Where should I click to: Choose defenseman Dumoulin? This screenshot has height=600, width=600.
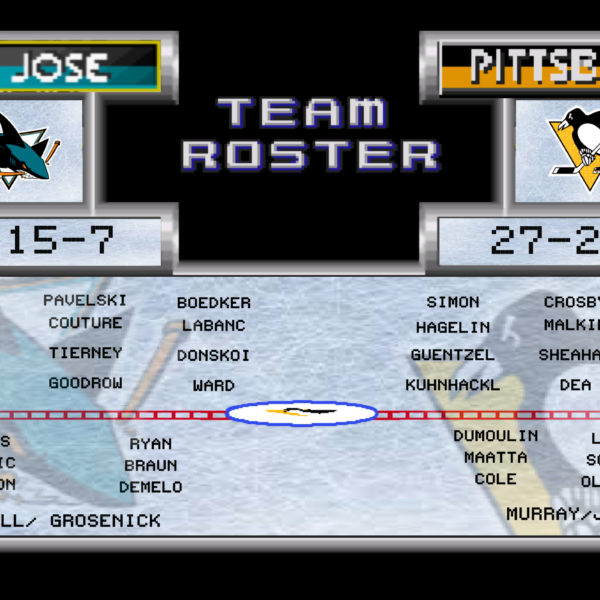click(x=495, y=436)
